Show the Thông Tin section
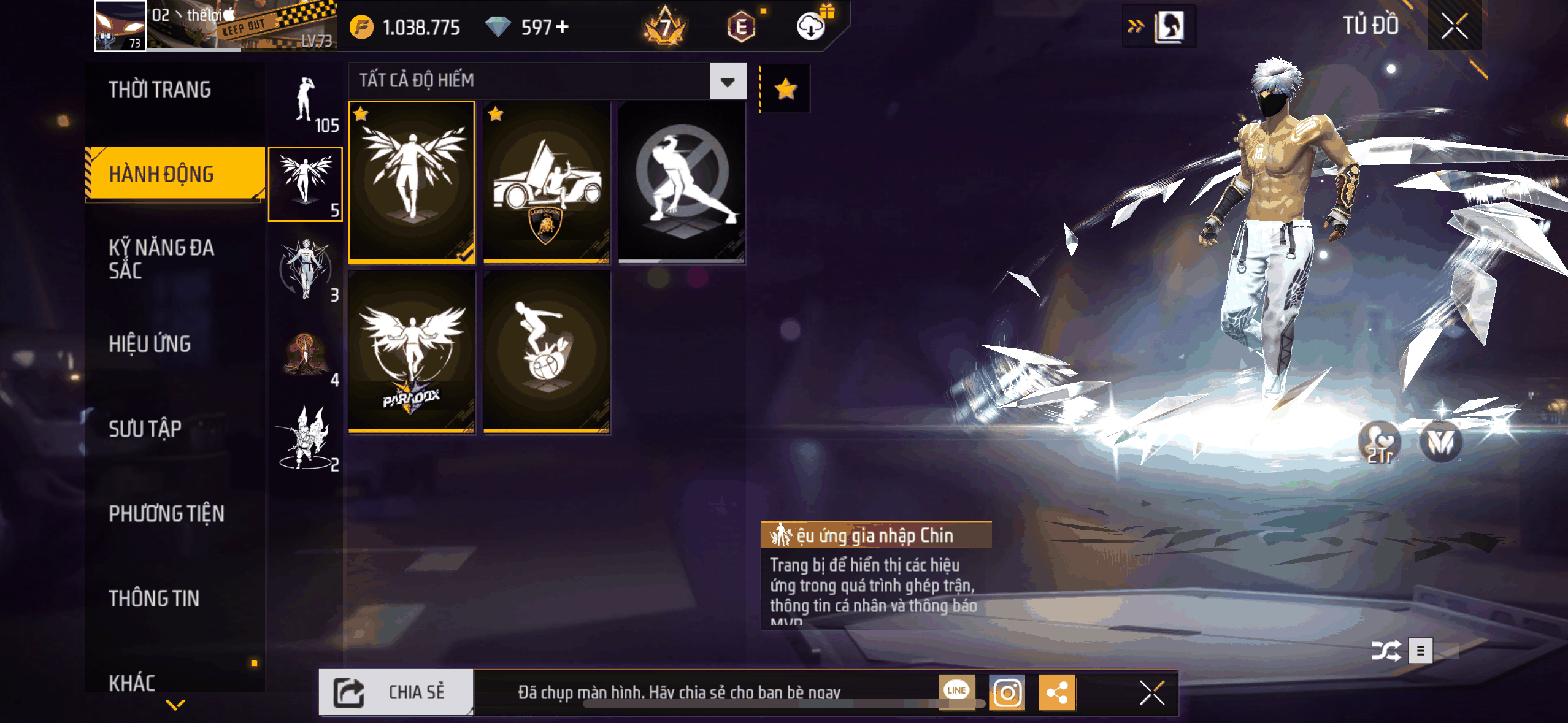This screenshot has height=723, width=1568. [155, 598]
